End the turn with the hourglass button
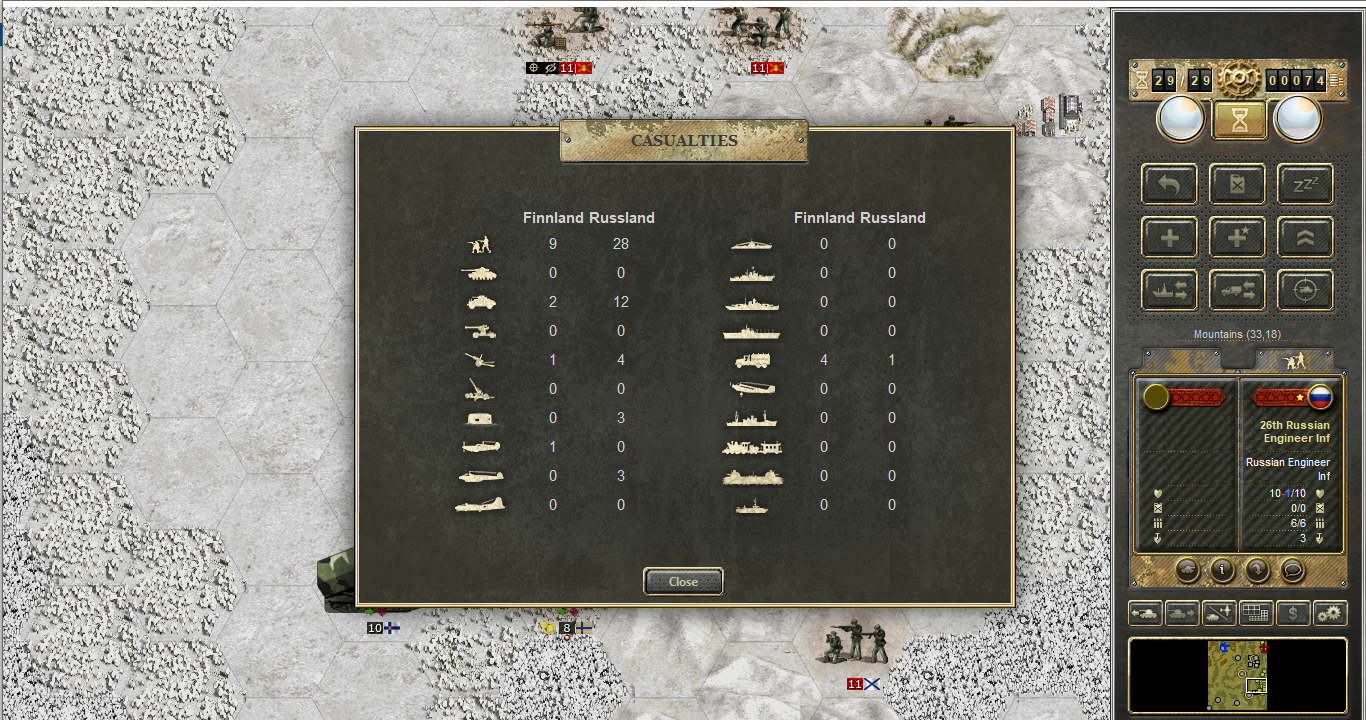This screenshot has width=1366, height=720. point(1239,120)
